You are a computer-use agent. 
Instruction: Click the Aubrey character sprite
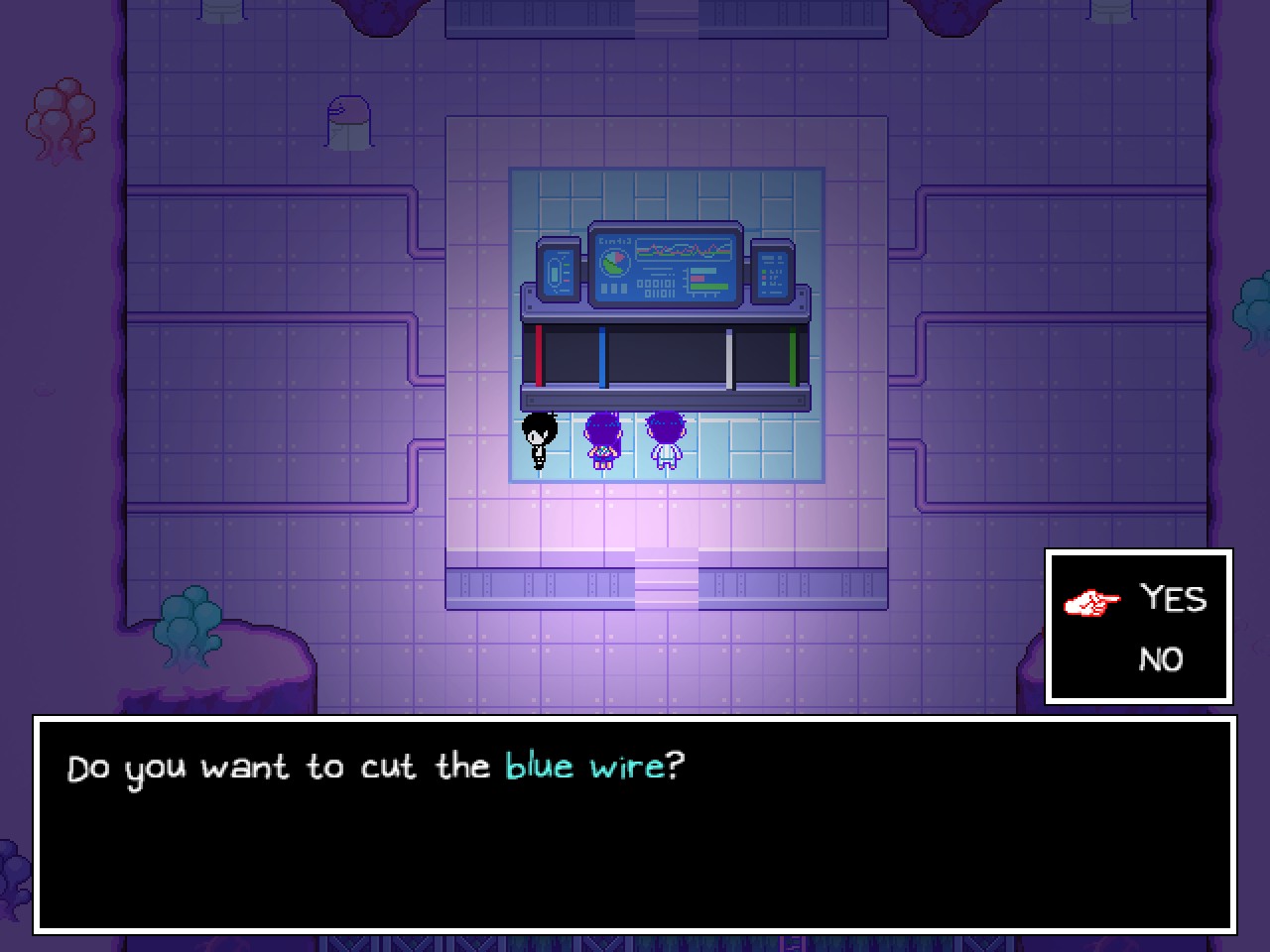click(602, 441)
